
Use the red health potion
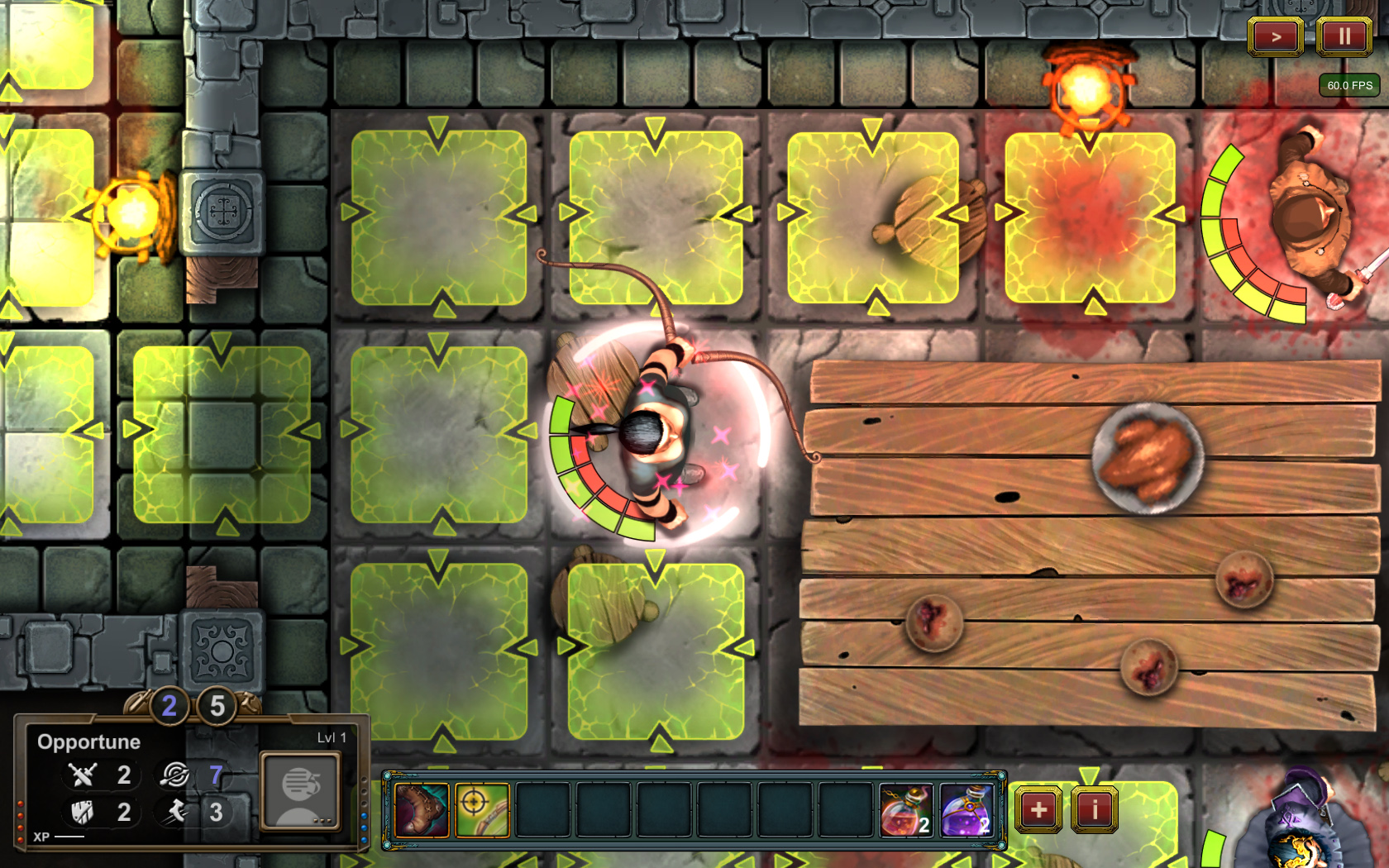[905, 810]
